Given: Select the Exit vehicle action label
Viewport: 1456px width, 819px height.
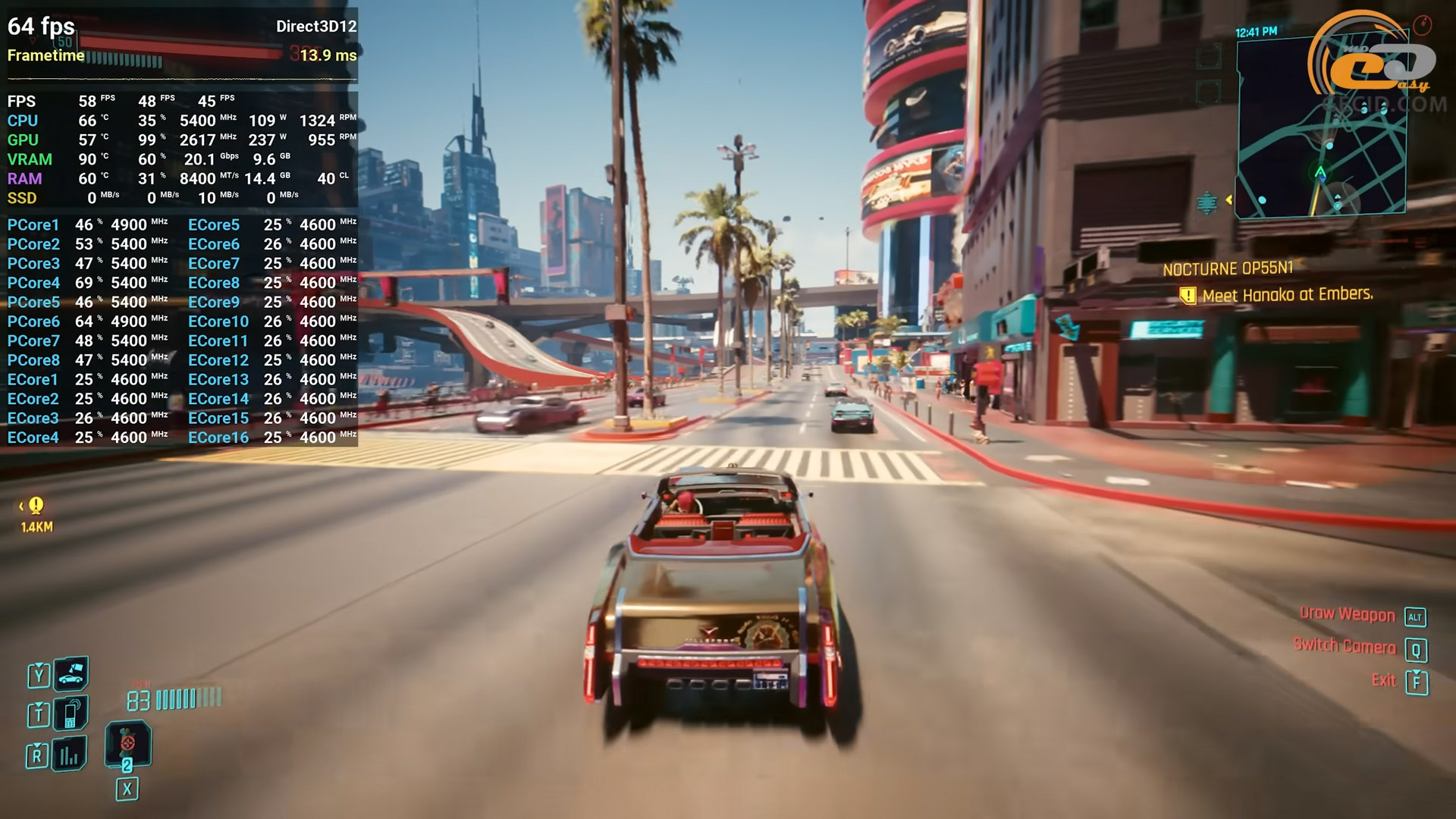Looking at the screenshot, I should coord(1383,680).
